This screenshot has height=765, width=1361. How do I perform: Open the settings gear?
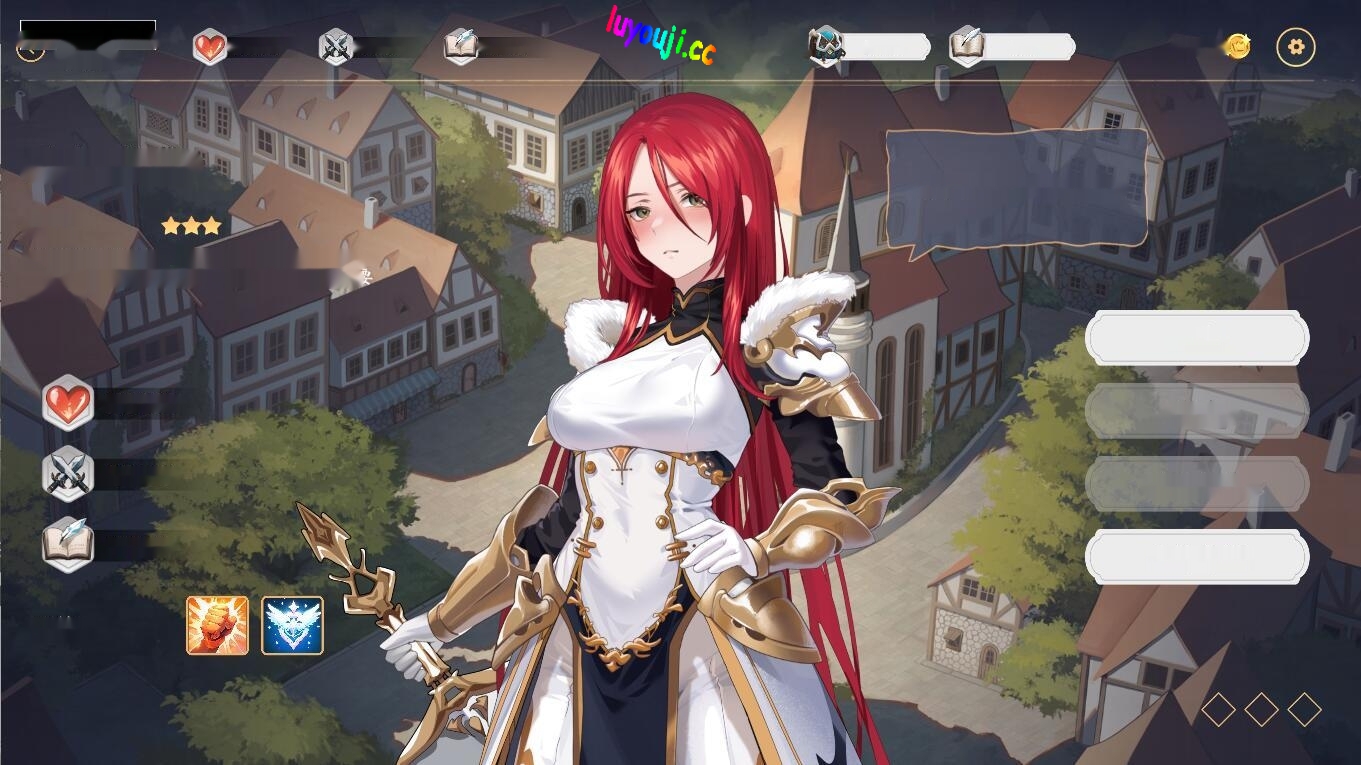tap(1296, 46)
